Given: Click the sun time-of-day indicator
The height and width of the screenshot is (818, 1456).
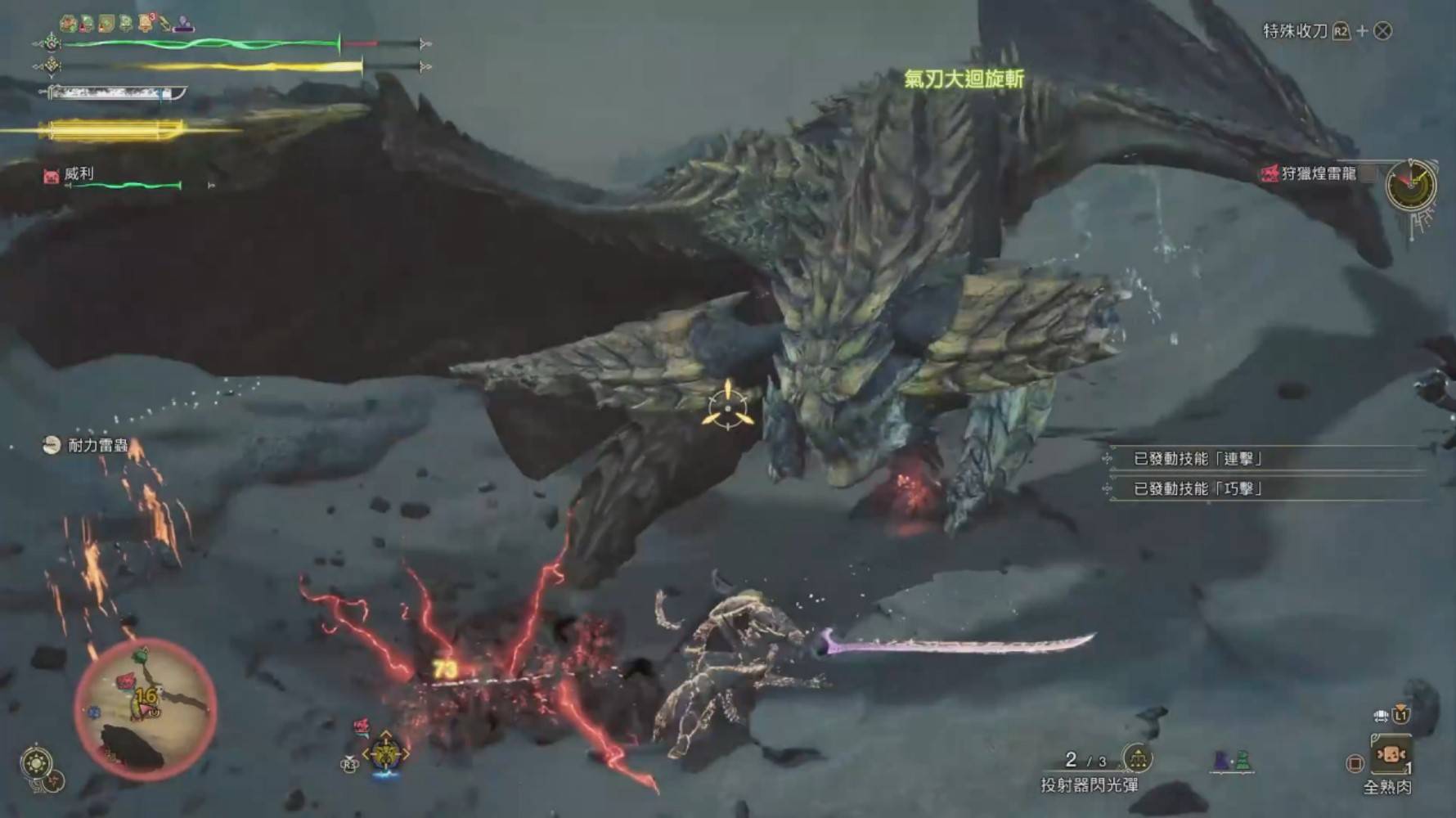Looking at the screenshot, I should [36, 764].
